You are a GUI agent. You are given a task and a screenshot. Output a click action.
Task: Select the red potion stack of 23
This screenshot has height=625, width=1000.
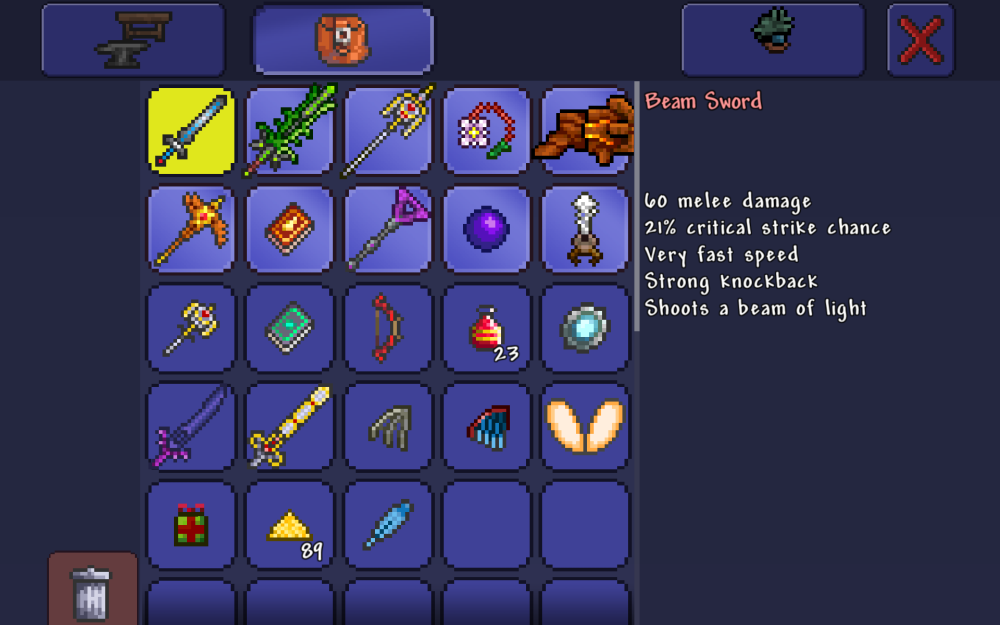click(487, 328)
